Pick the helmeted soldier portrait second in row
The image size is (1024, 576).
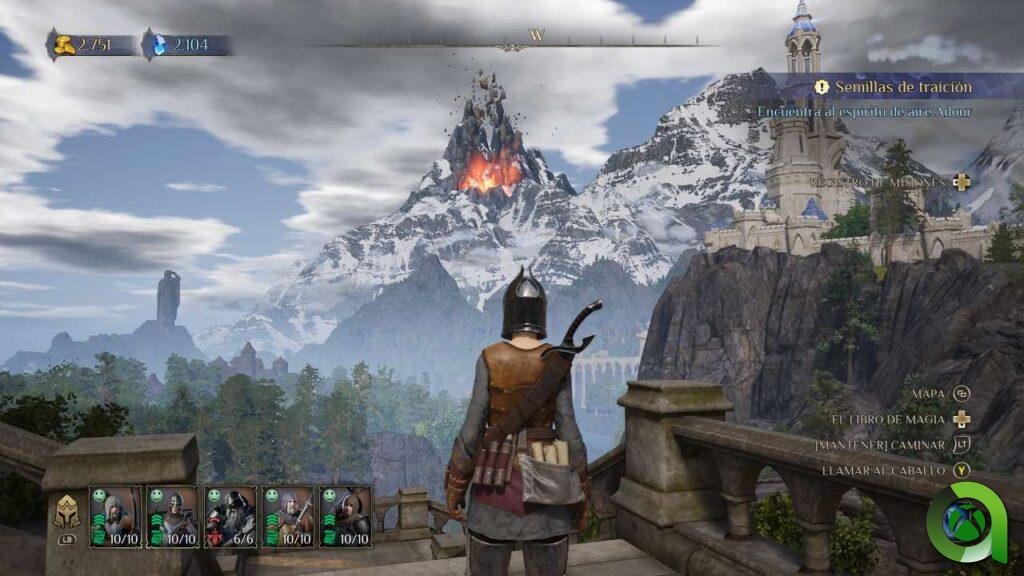click(x=173, y=516)
